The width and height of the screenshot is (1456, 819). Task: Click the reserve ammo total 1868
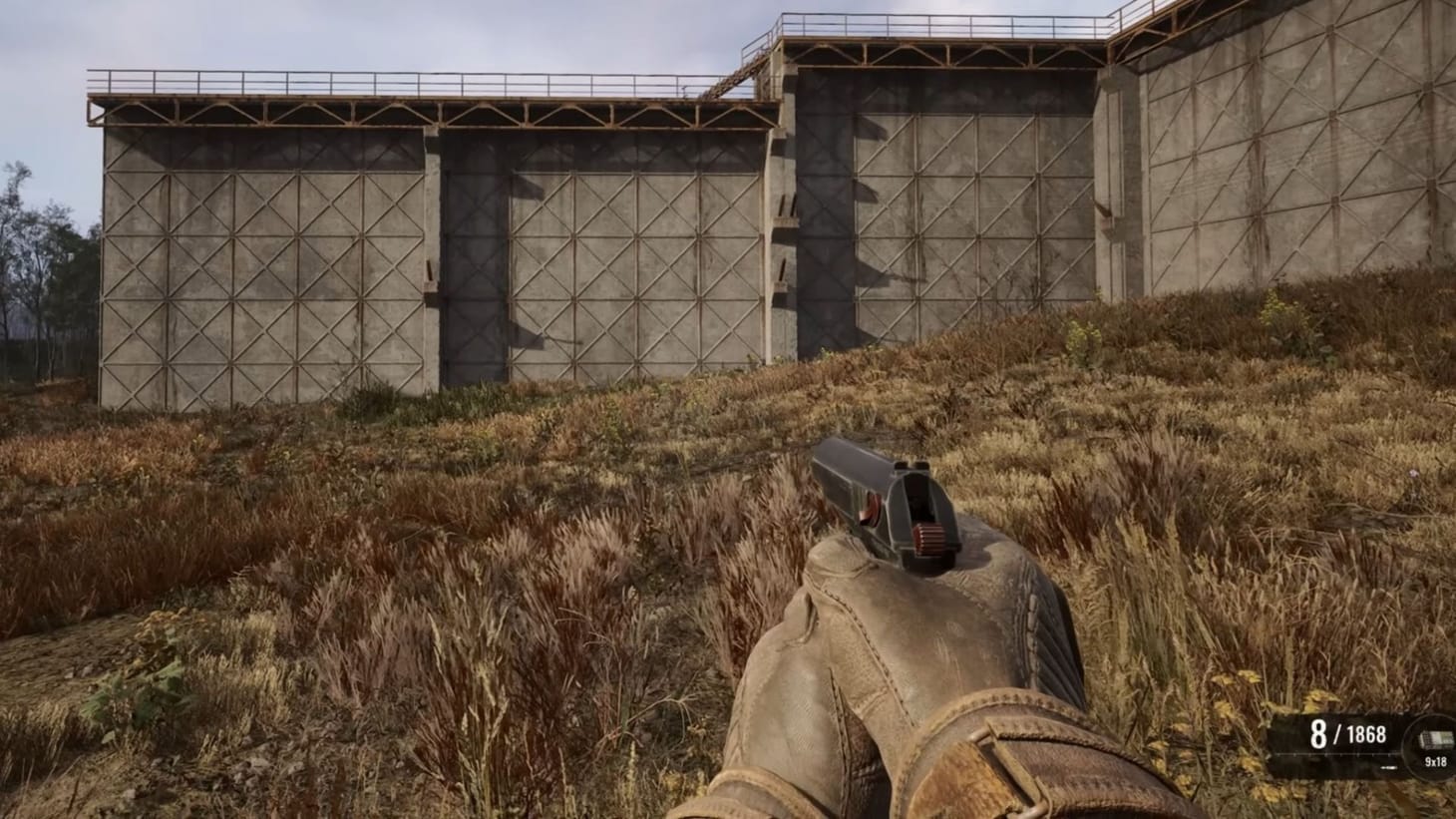(1367, 735)
